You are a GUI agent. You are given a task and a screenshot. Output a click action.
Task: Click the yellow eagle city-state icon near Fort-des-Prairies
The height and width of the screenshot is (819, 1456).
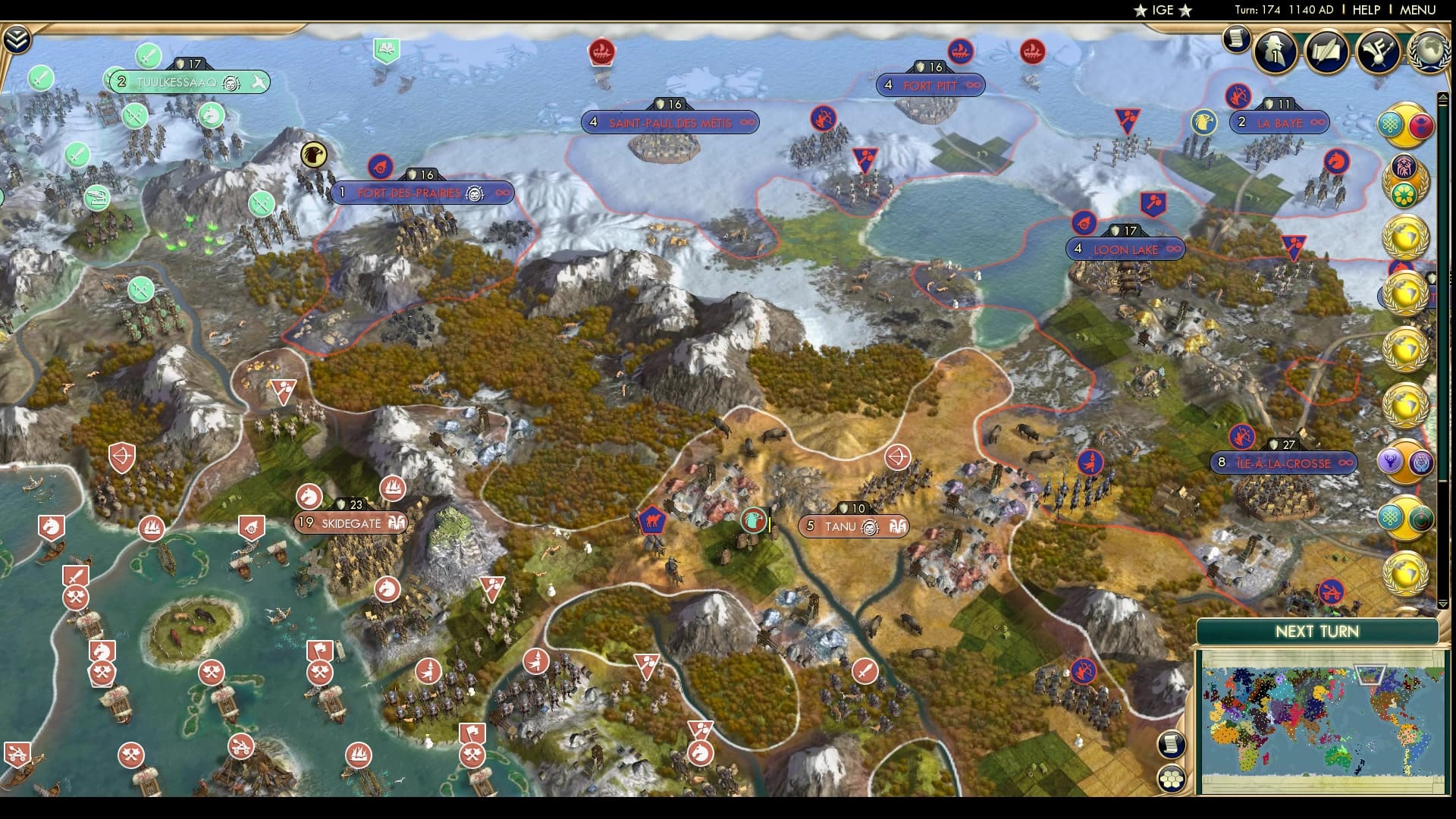[x=312, y=157]
